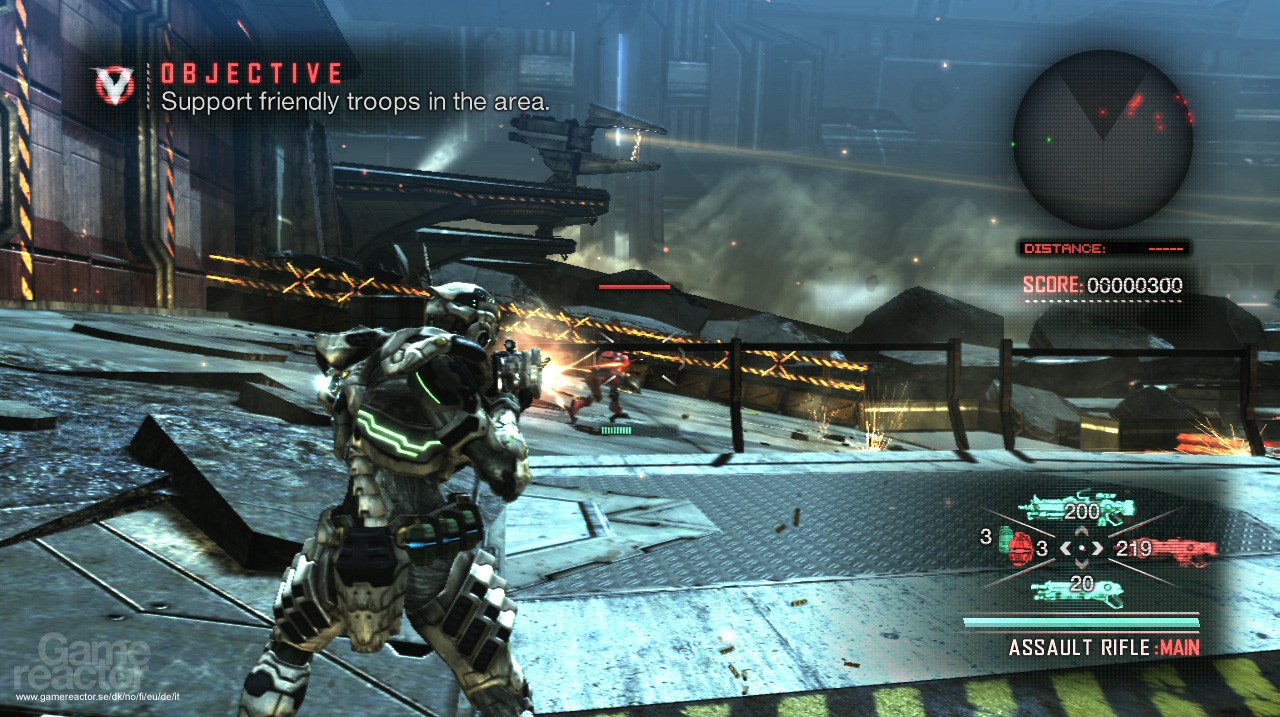Click the objective V emblem icon
The height and width of the screenshot is (717, 1280).
point(114,85)
